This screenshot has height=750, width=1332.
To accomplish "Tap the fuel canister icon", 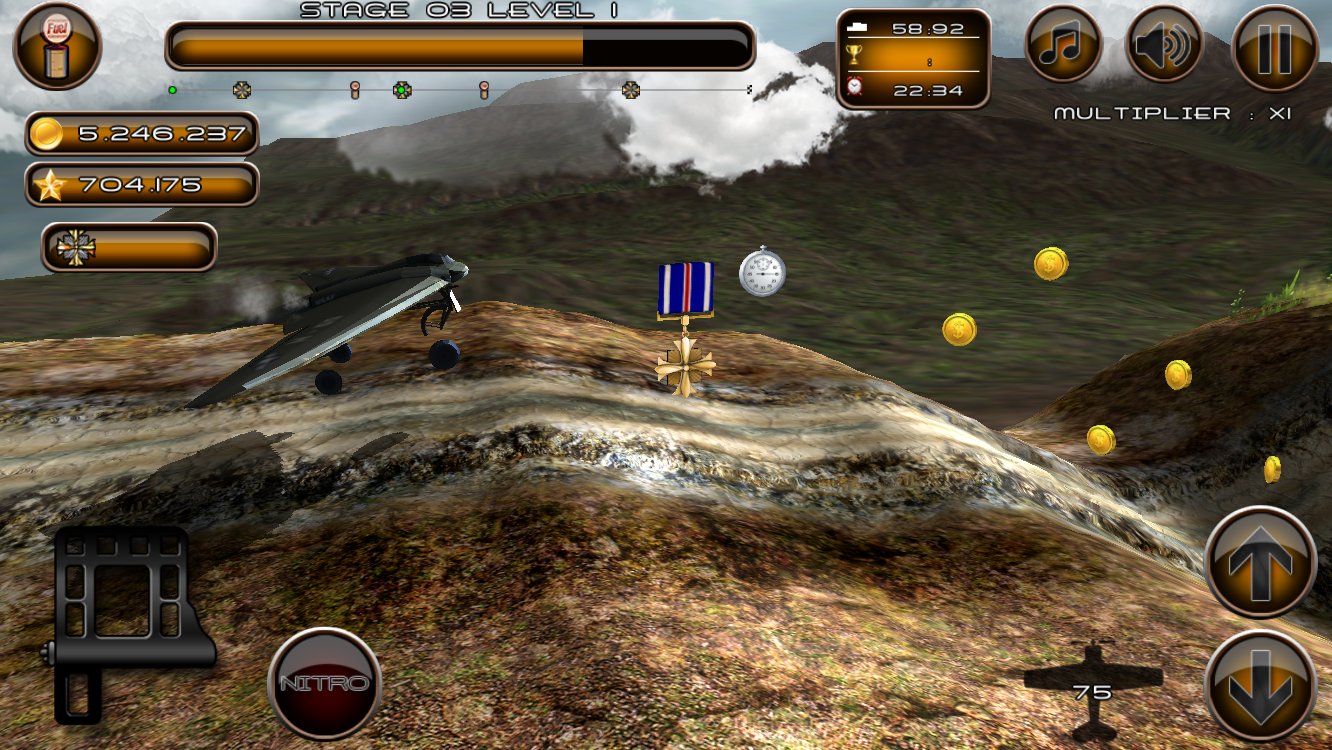I will [x=58, y=47].
